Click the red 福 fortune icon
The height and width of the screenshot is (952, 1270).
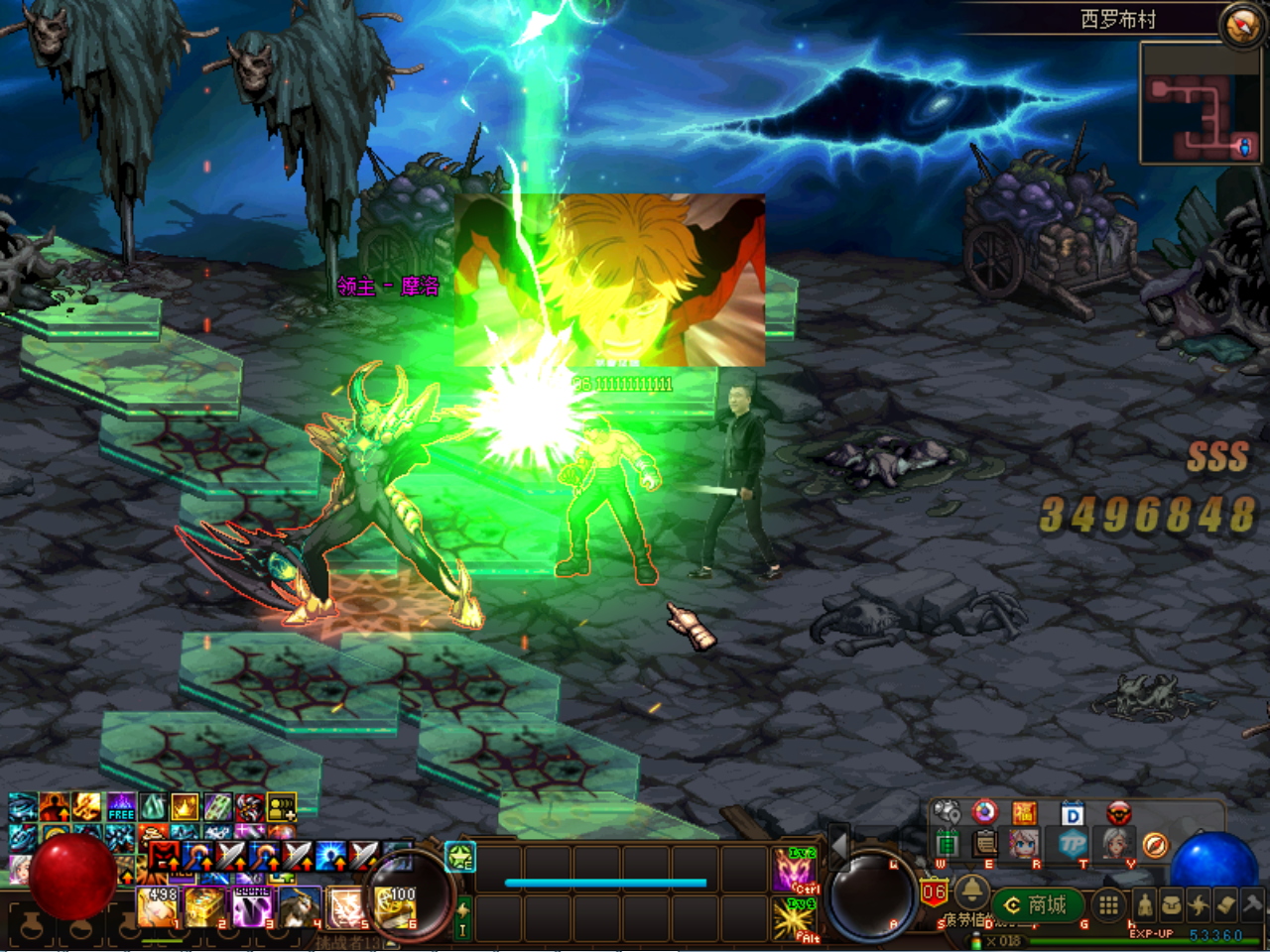pyautogui.click(x=1024, y=814)
